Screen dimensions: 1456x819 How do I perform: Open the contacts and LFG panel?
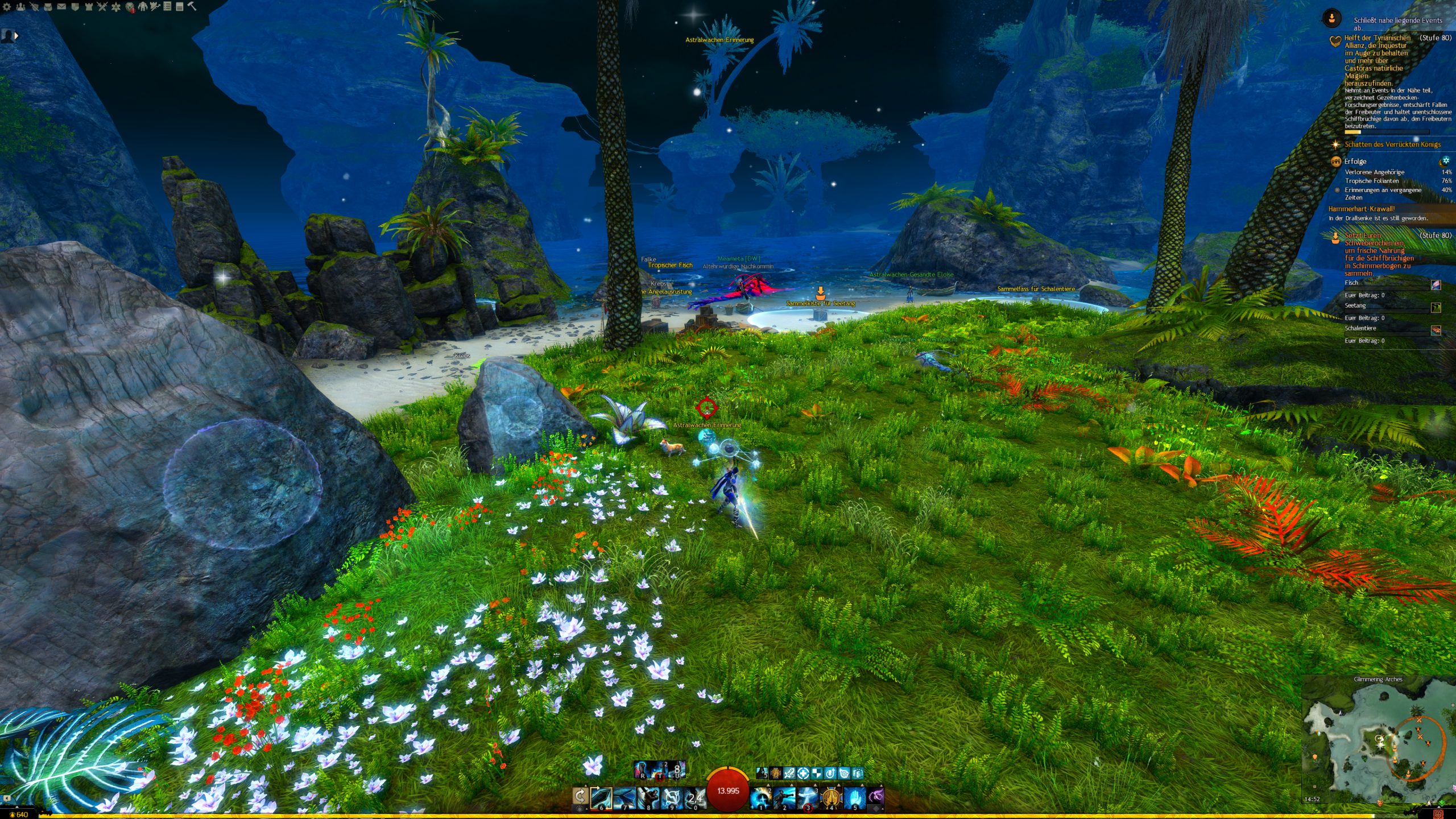coord(21,7)
